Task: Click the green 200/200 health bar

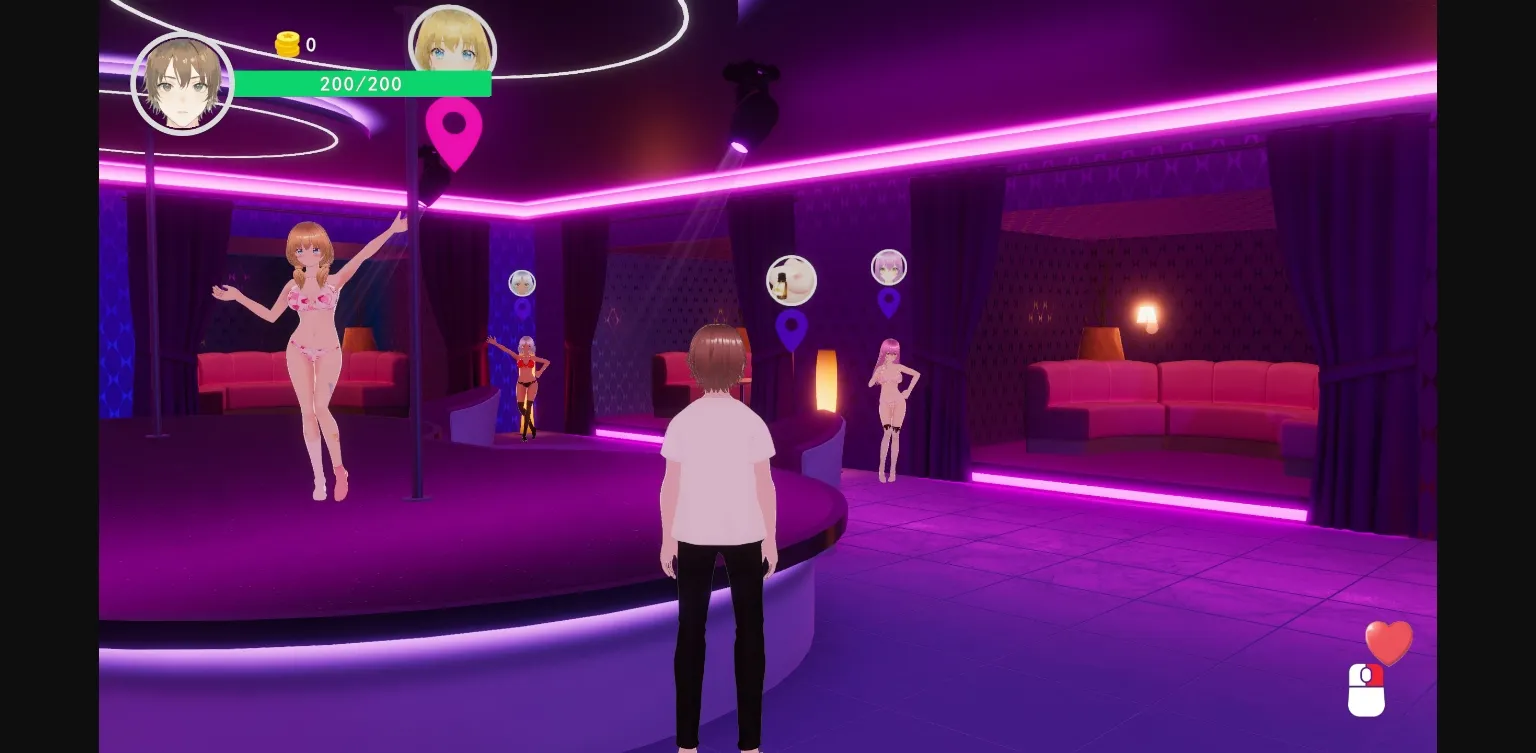Action: tap(362, 84)
